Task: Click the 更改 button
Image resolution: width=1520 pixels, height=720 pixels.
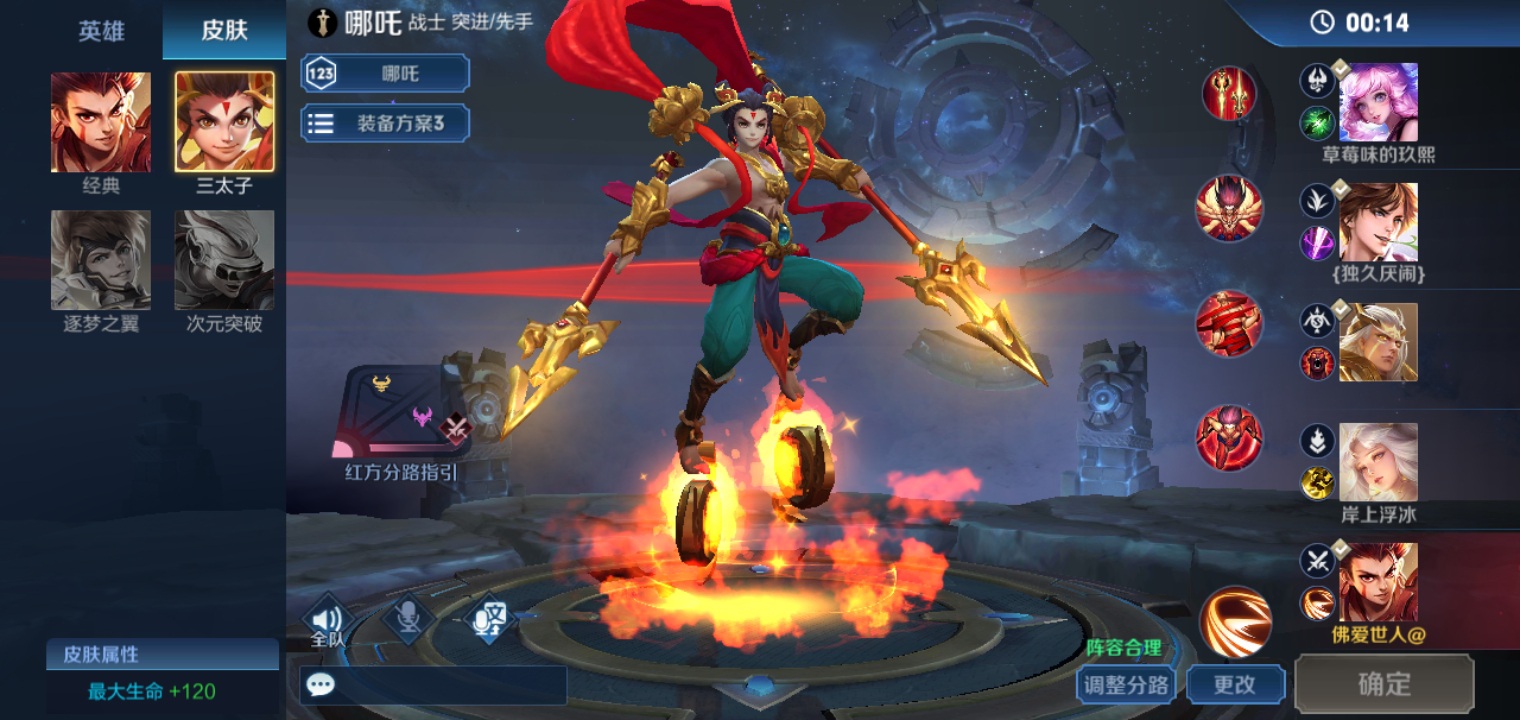Action: click(x=1235, y=685)
